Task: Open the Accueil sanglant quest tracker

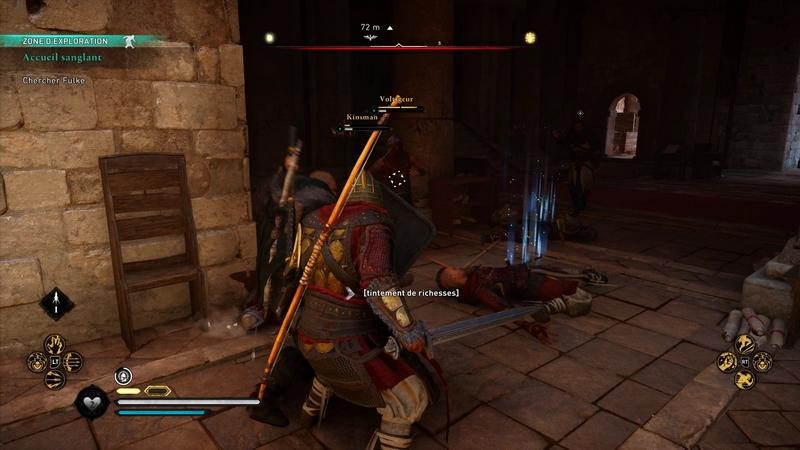Action: [x=62, y=58]
